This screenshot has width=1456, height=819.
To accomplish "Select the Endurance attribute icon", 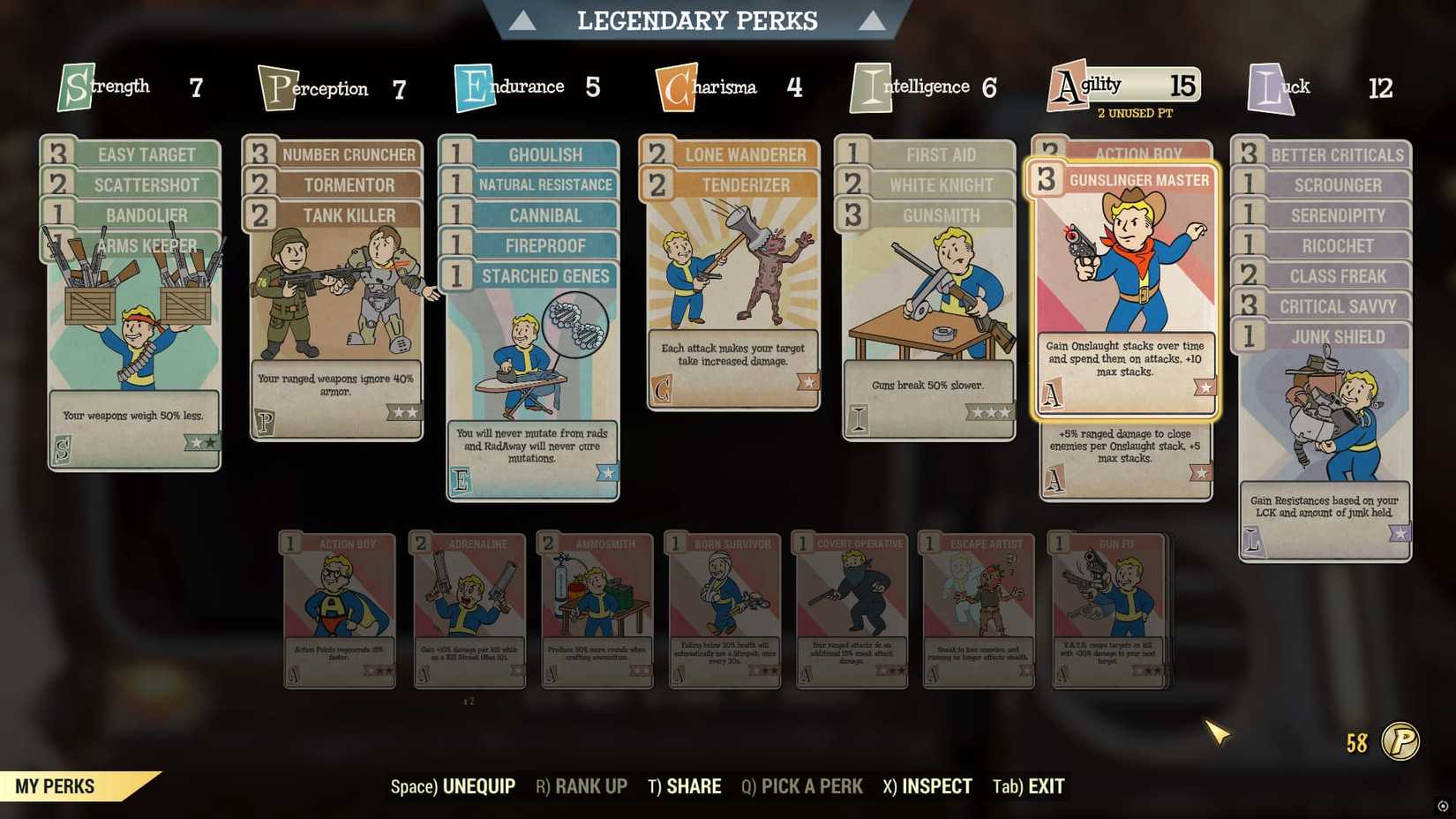I will (474, 86).
